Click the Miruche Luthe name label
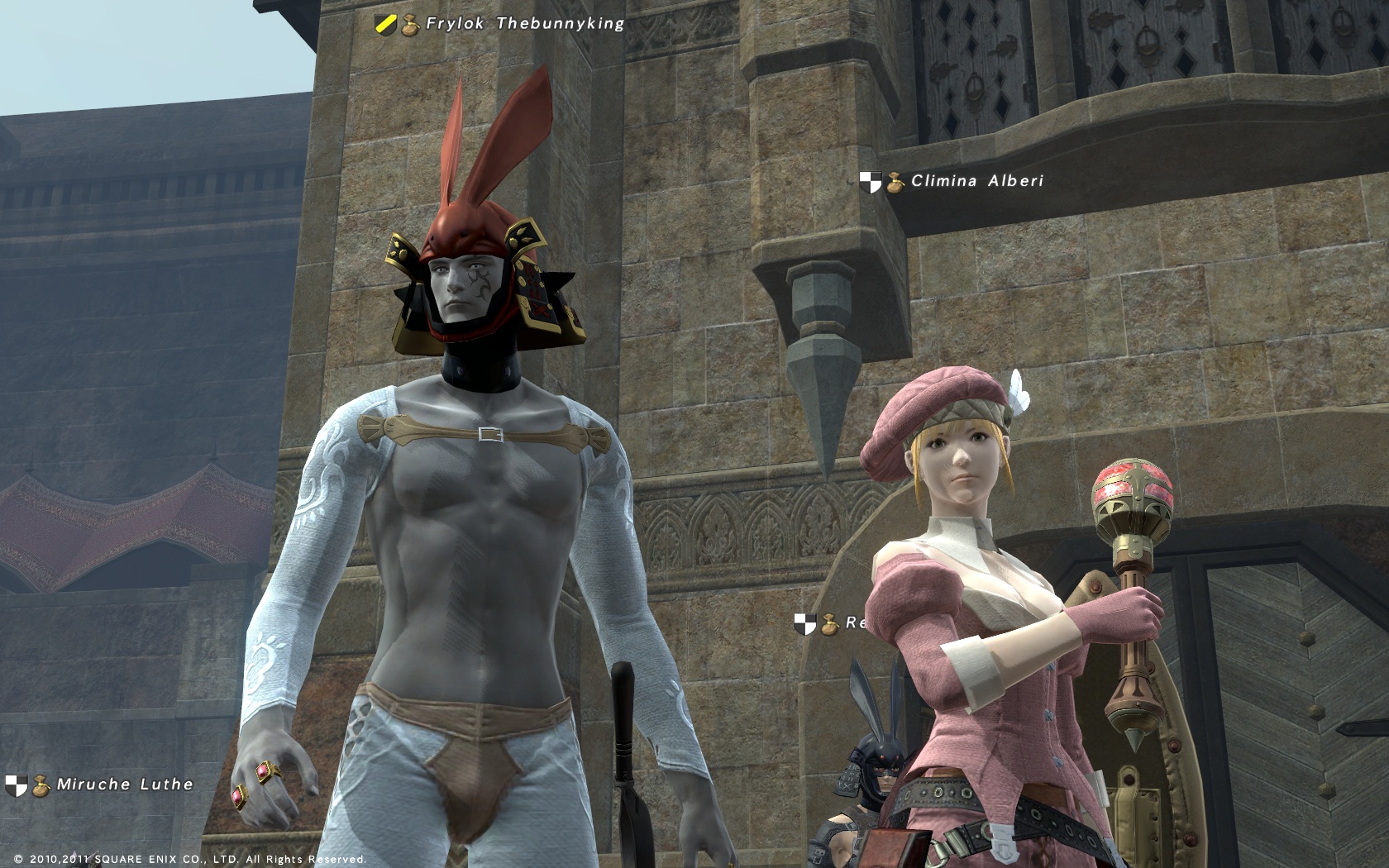1389x868 pixels. [124, 785]
